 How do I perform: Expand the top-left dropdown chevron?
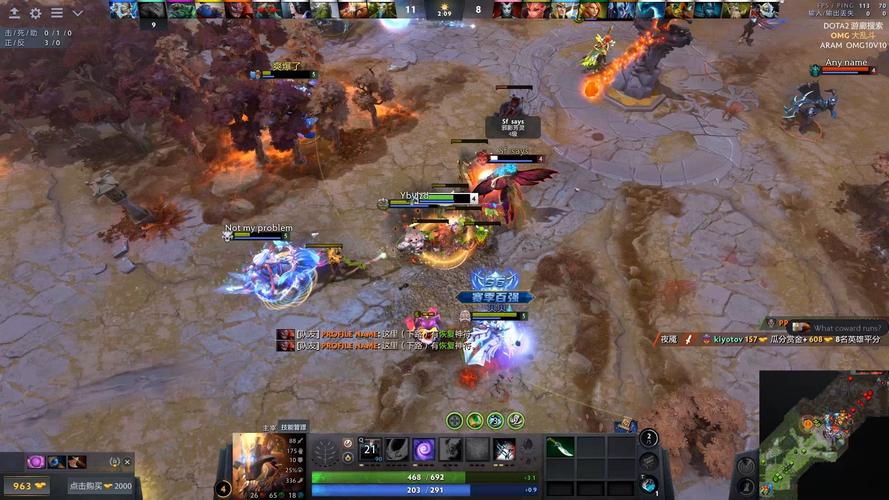[78, 13]
